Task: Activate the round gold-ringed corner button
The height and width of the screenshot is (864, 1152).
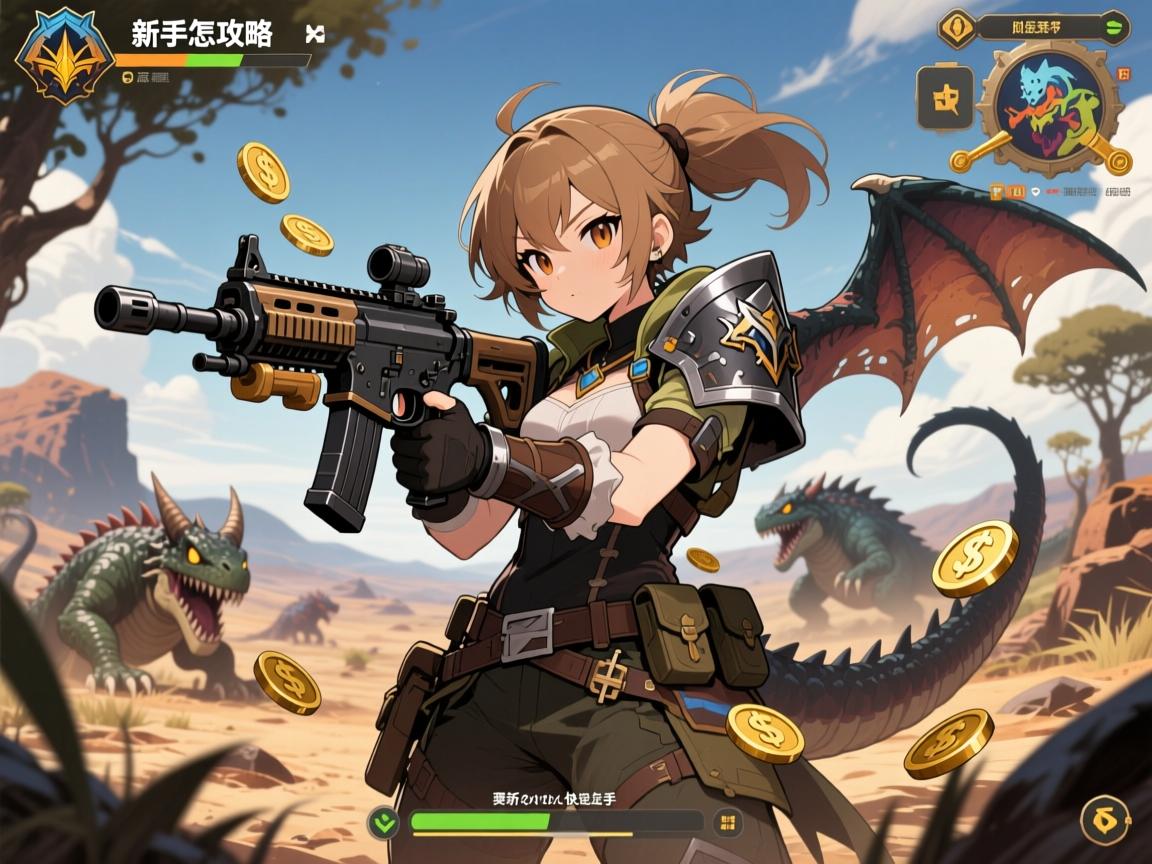Action: pyautogui.click(x=1105, y=820)
